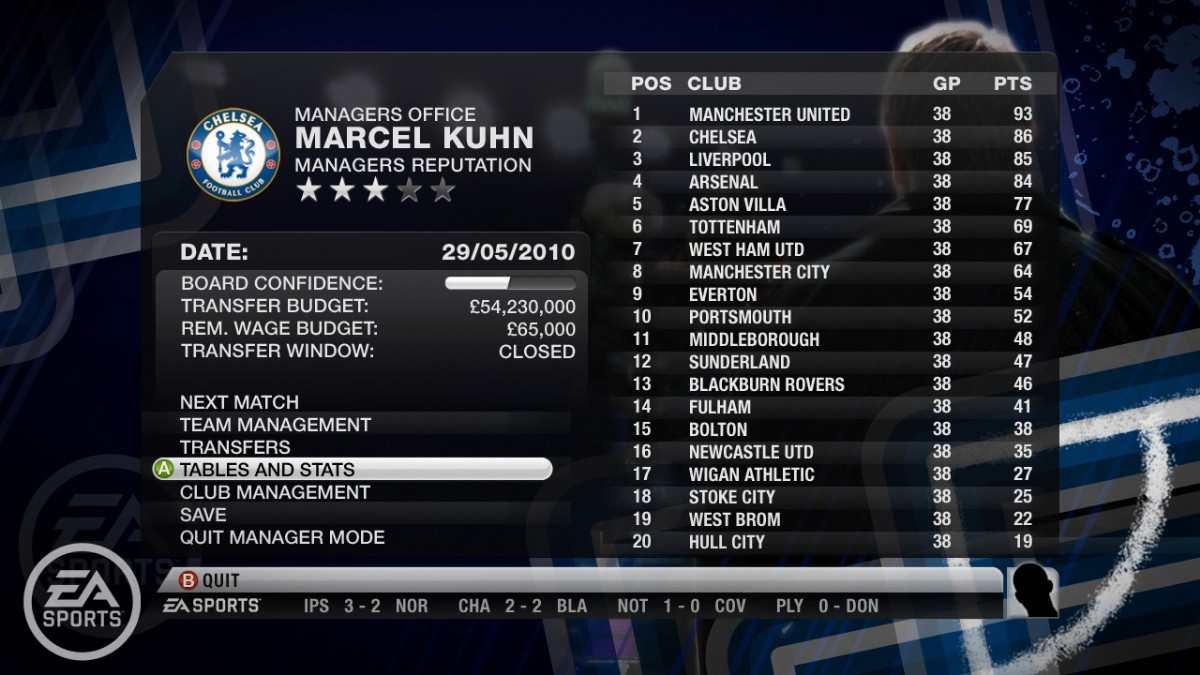Open Tables and Stats
The image size is (1200, 675).
(267, 469)
